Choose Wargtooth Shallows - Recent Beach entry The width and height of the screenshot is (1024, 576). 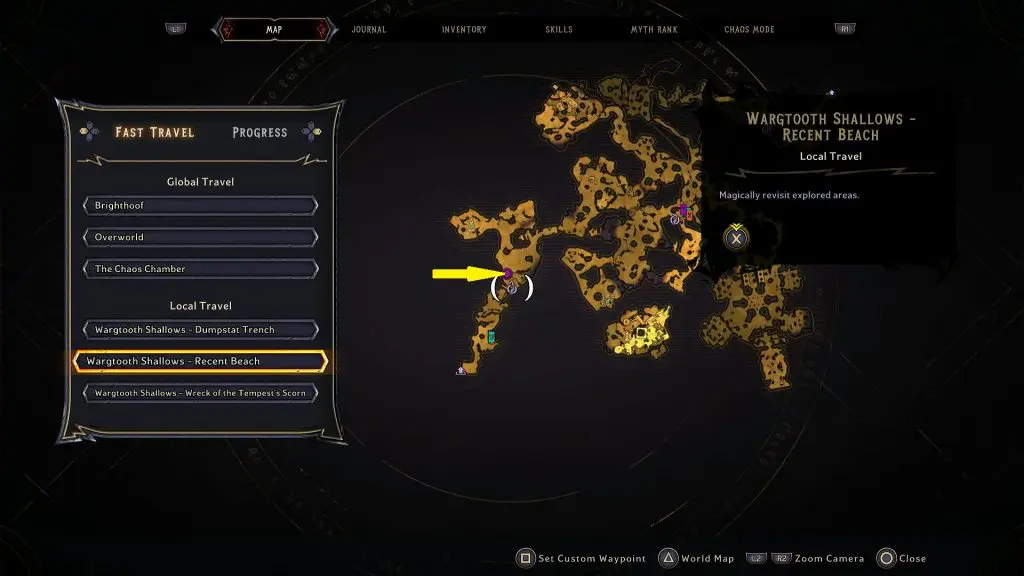pos(200,361)
